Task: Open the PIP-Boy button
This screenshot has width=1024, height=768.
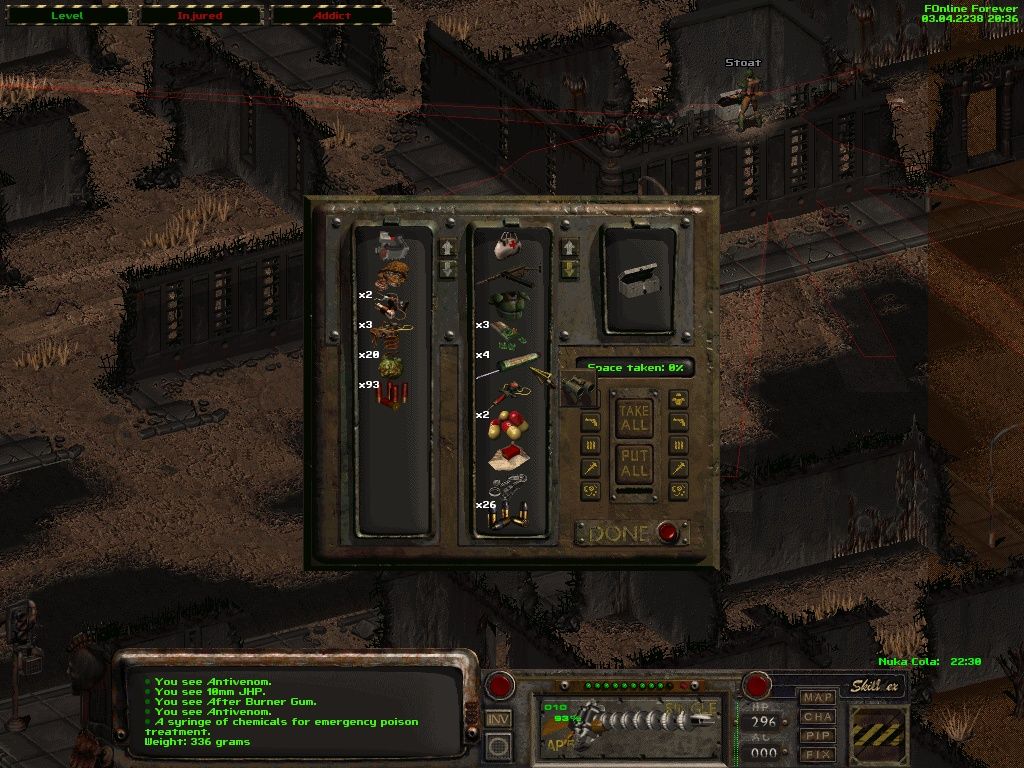Action: [818, 735]
